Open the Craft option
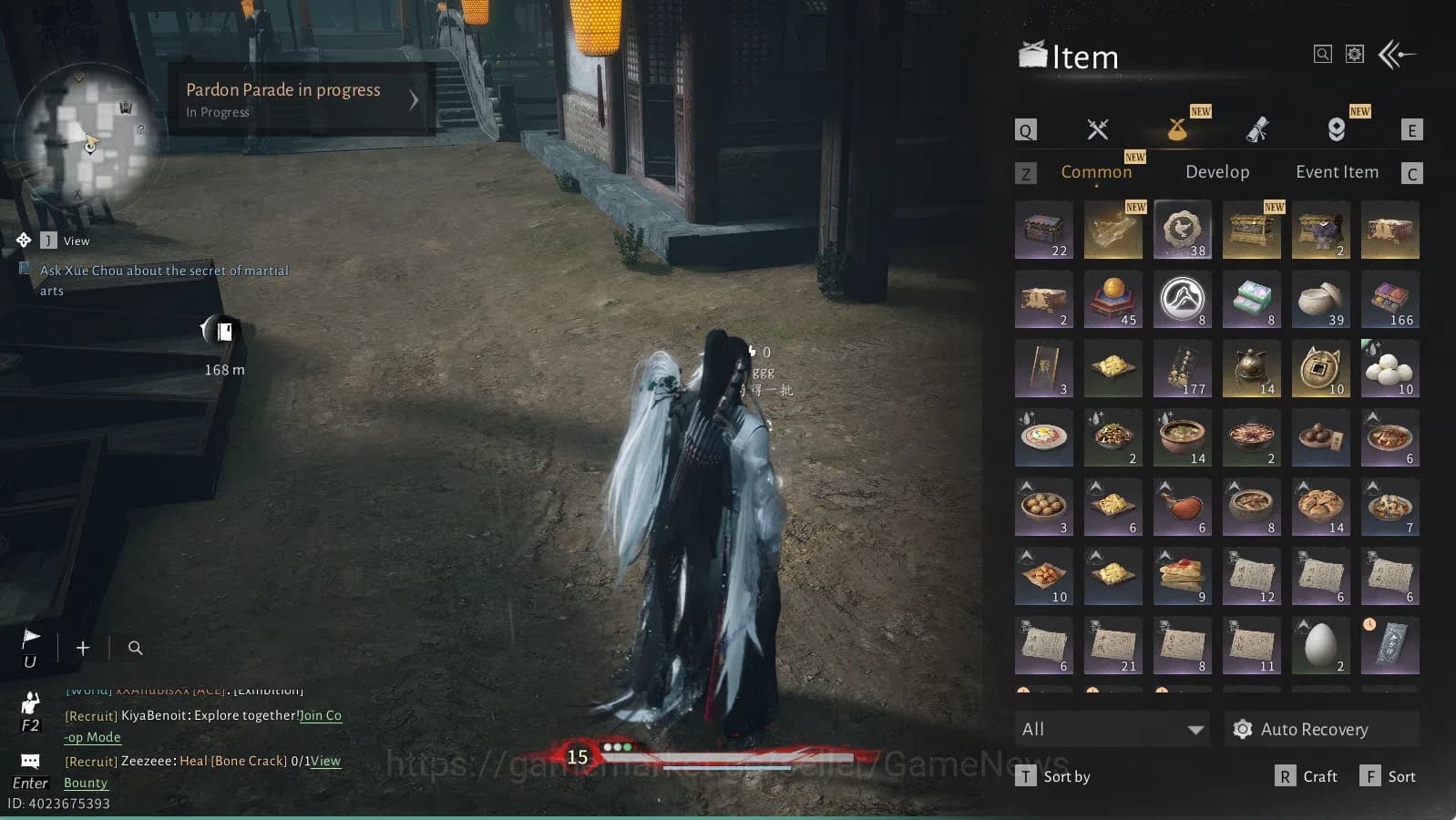 (1307, 776)
